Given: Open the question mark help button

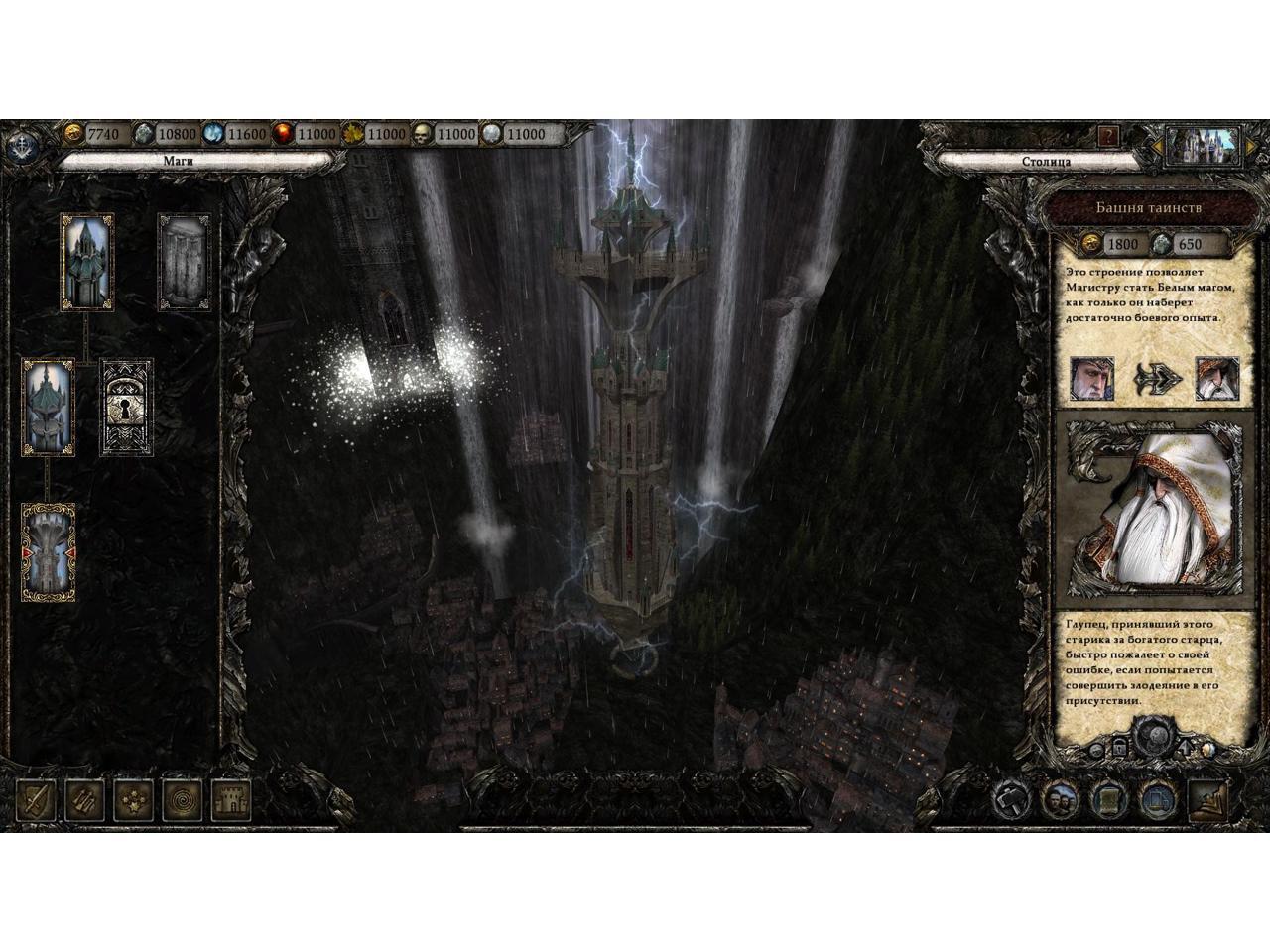Looking at the screenshot, I should tap(1108, 136).
